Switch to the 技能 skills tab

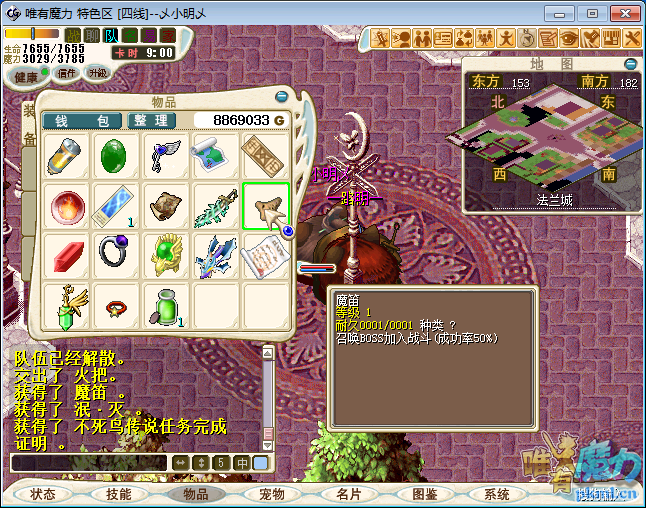[x=119, y=494]
